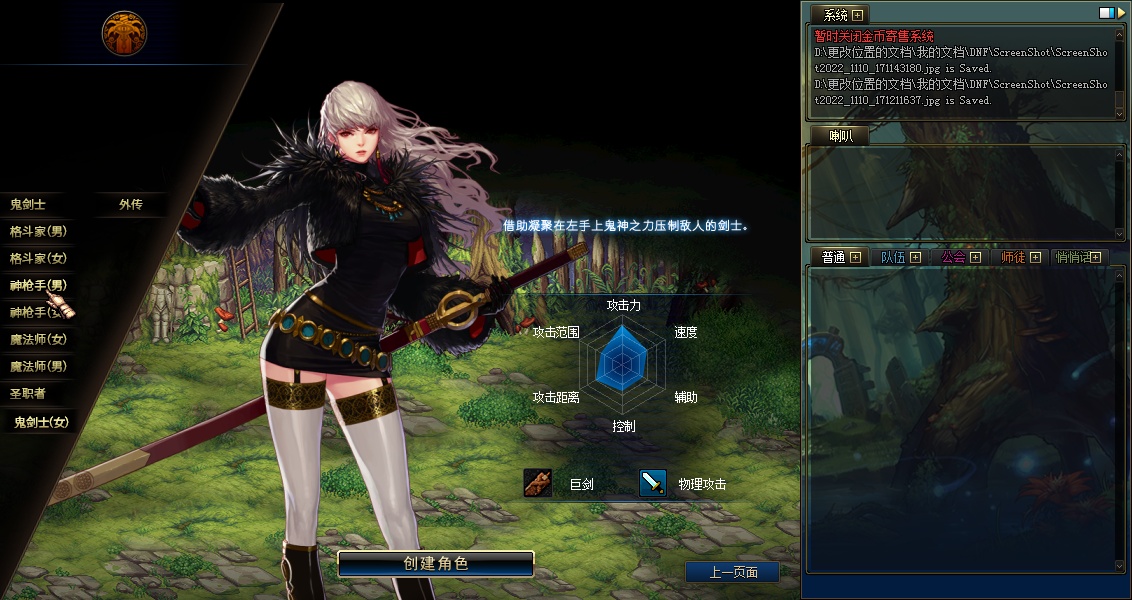Show the 师徒 mentor chat tab

coord(1013,257)
